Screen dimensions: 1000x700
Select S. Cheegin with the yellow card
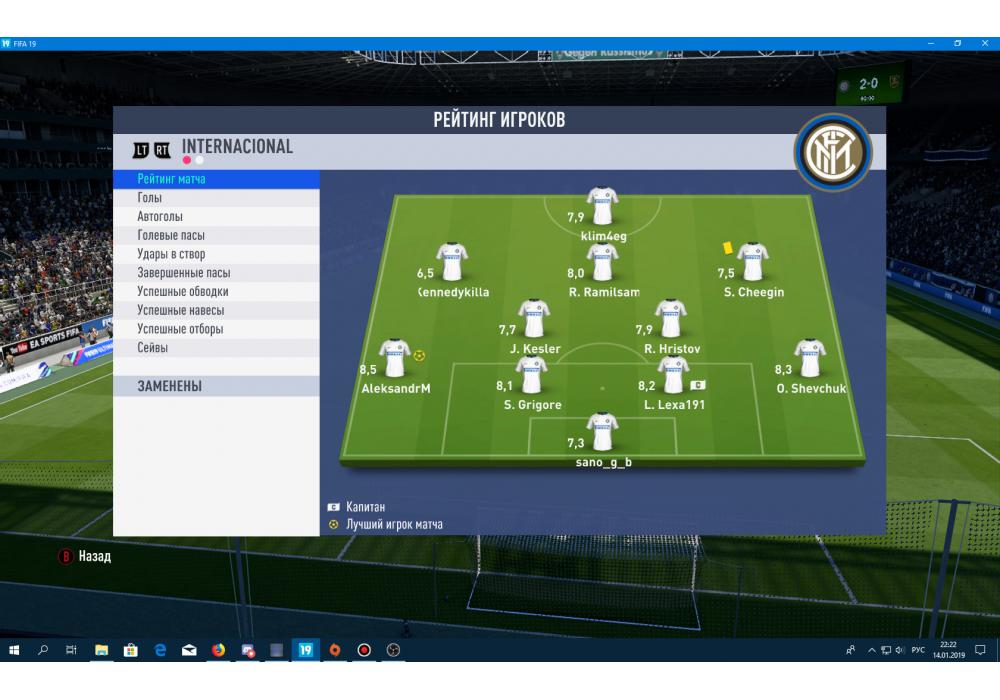[x=752, y=263]
